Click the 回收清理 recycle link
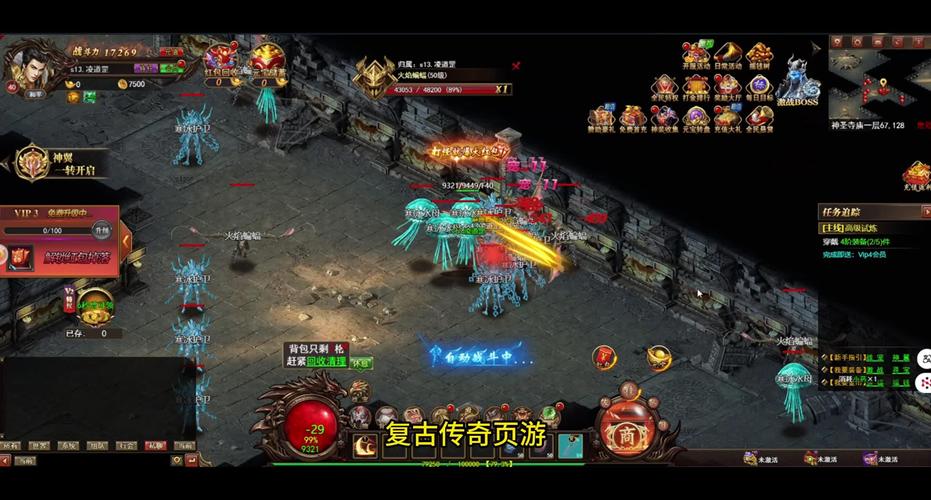 point(325,362)
